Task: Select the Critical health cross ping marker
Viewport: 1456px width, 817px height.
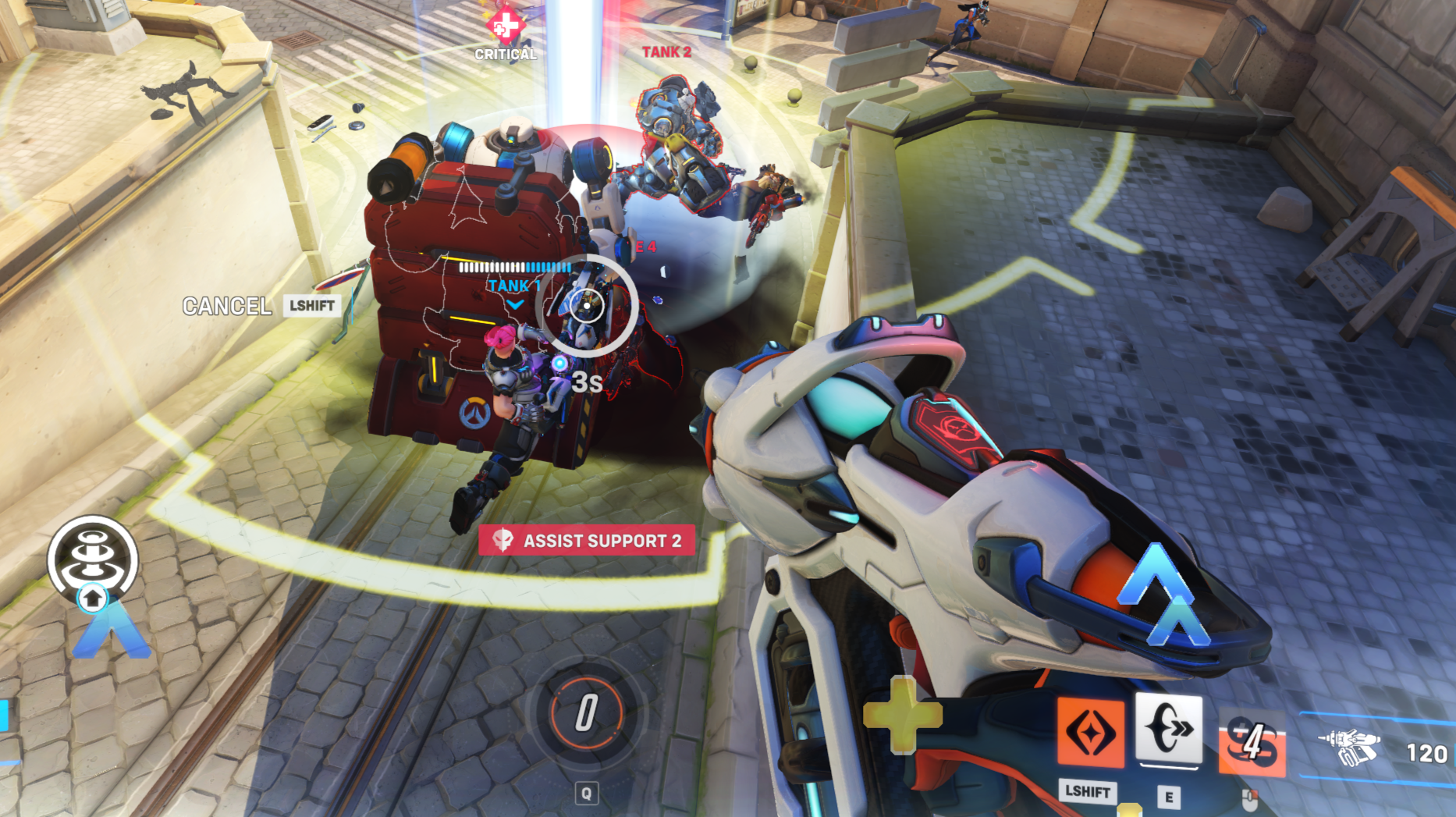Action: pos(505,26)
